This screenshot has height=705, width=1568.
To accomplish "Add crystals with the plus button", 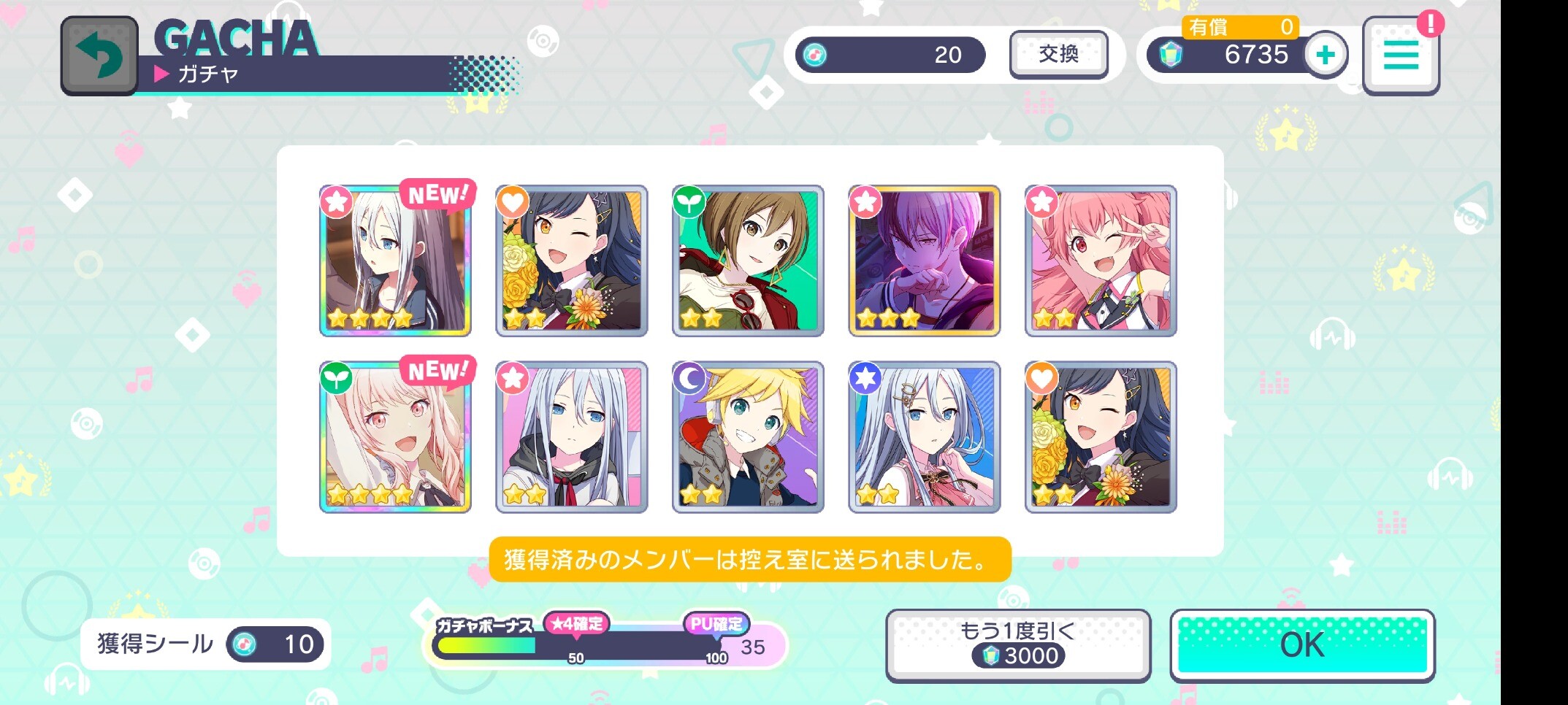I will pyautogui.click(x=1326, y=55).
